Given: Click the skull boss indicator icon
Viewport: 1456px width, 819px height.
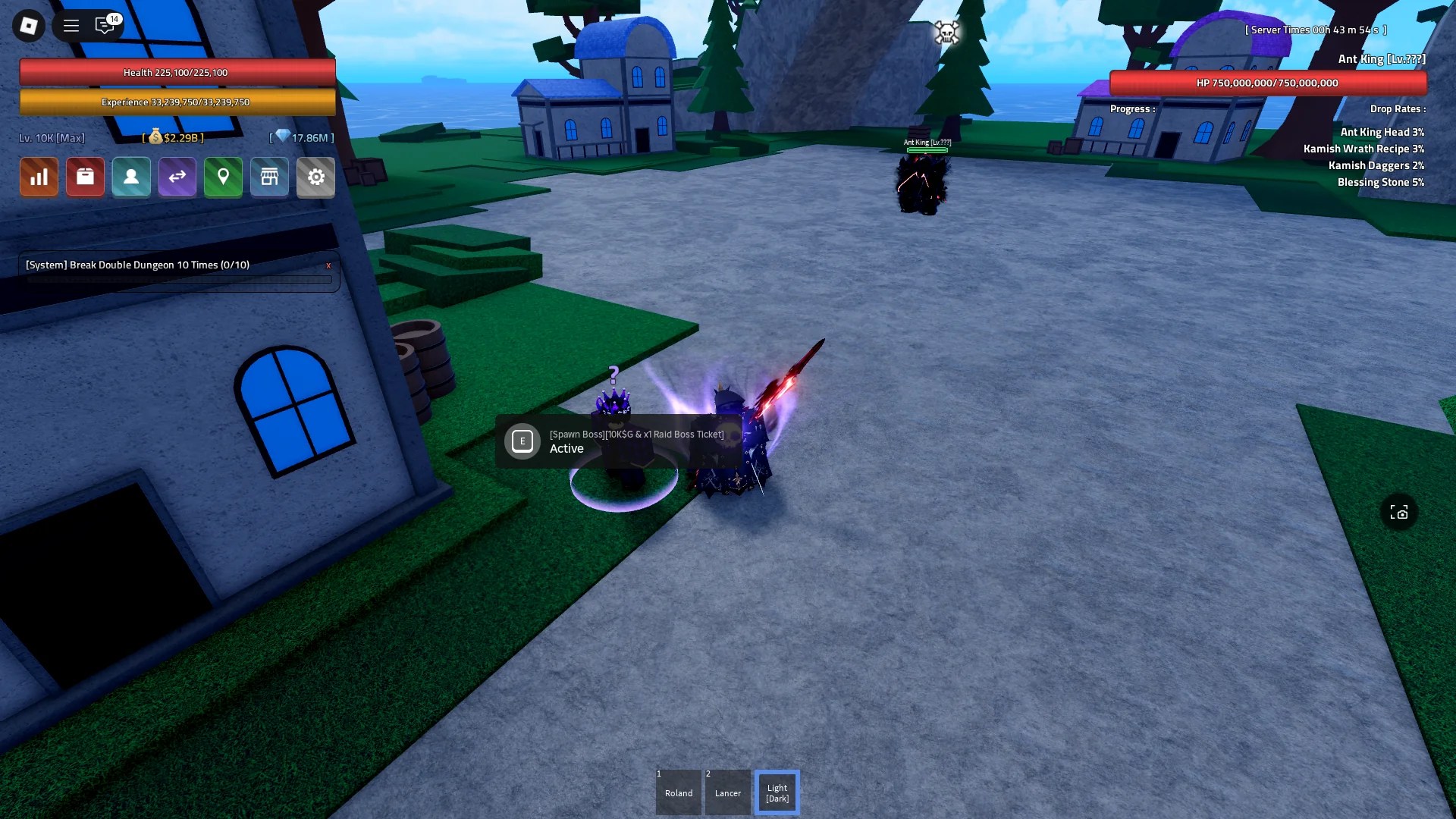Looking at the screenshot, I should point(948,32).
